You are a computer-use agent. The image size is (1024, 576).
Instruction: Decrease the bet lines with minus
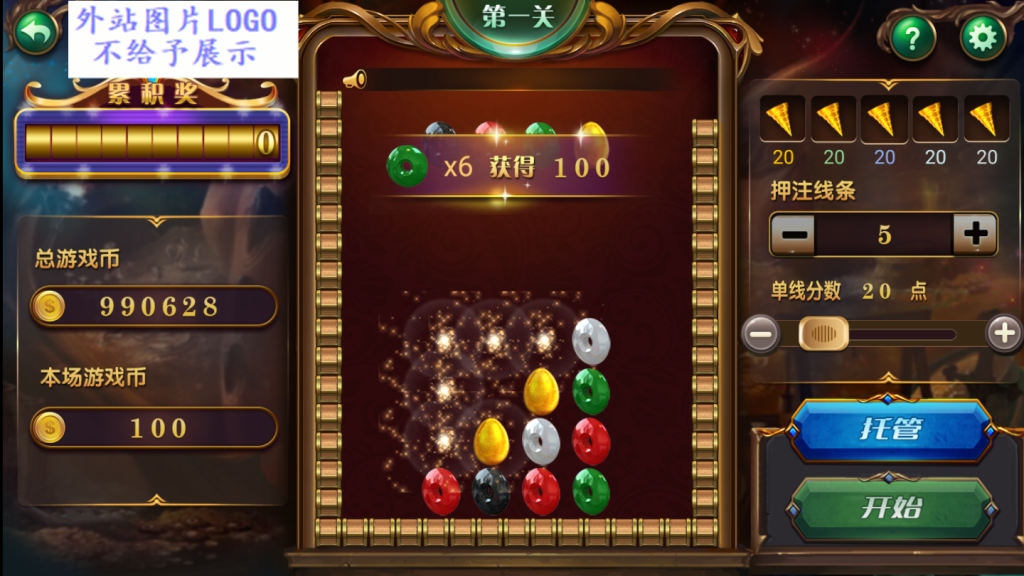click(793, 235)
